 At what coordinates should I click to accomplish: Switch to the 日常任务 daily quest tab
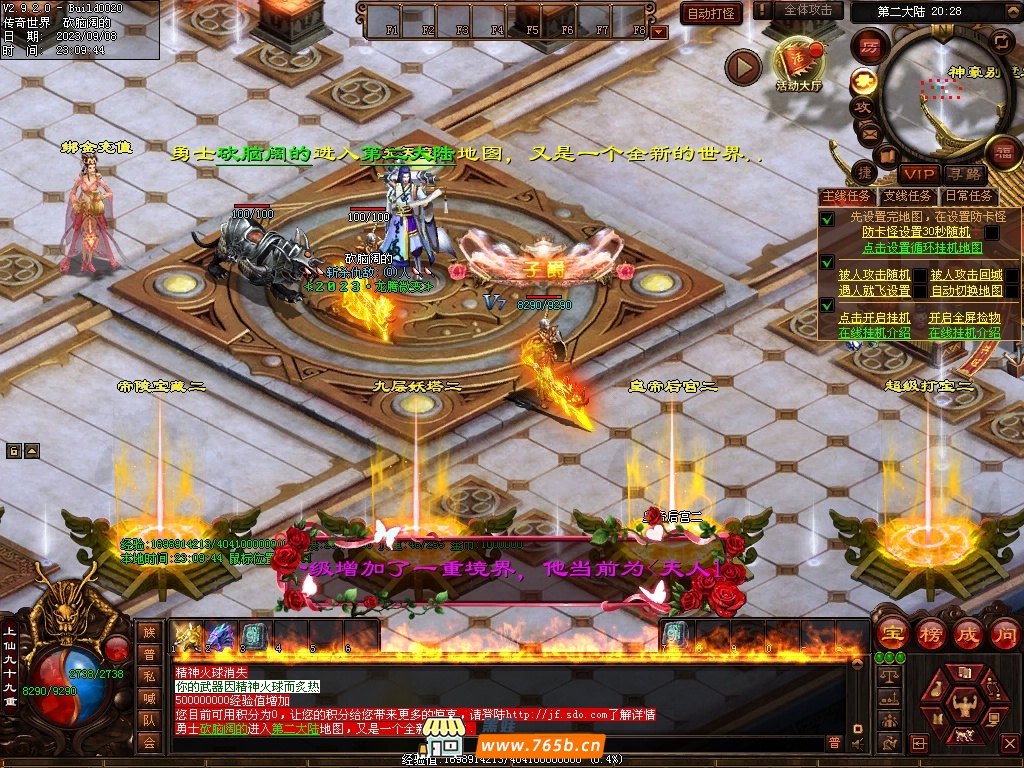pos(969,196)
